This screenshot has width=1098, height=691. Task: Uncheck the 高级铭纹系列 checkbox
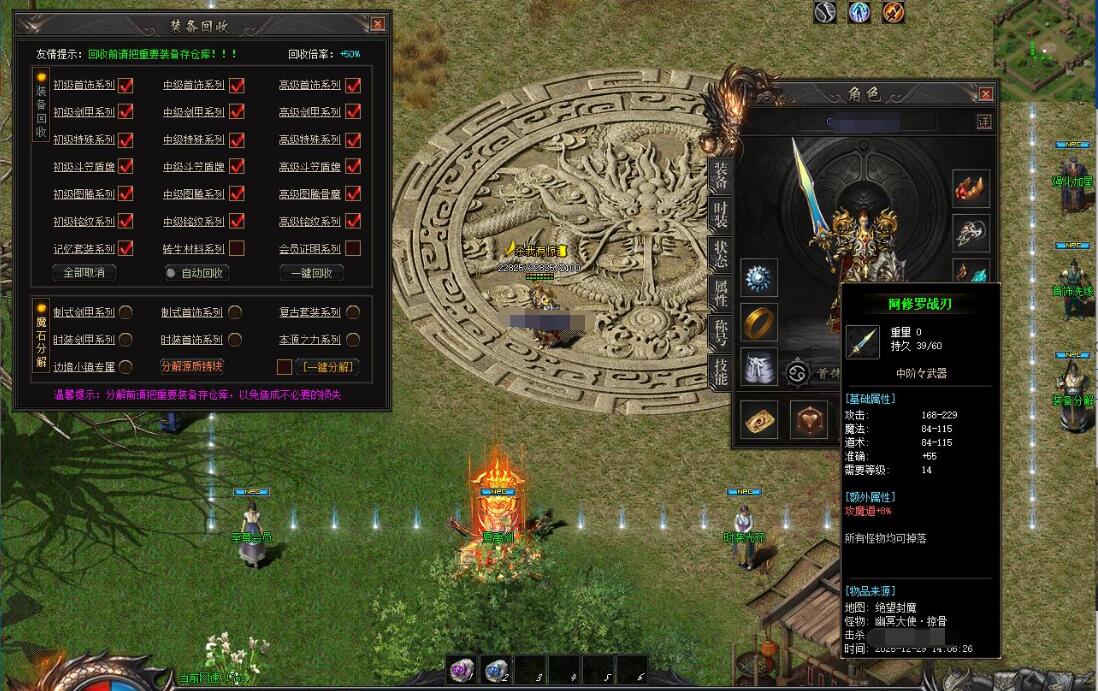(x=353, y=221)
